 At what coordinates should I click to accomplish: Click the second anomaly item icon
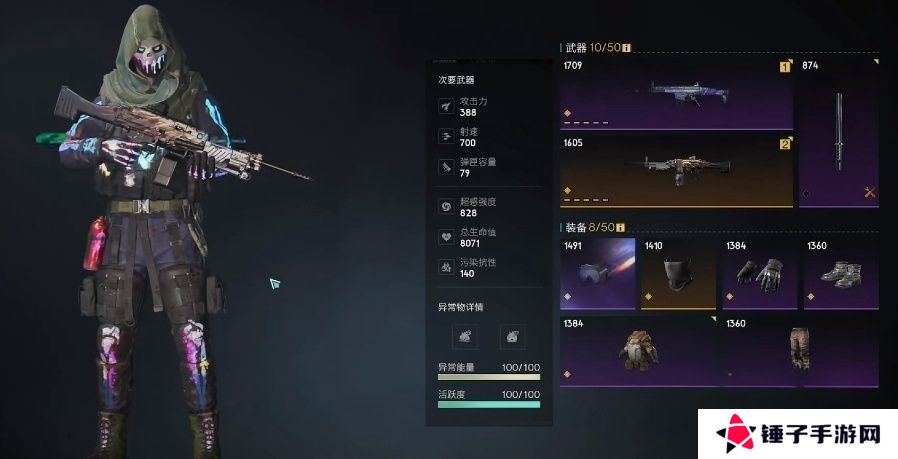(x=512, y=336)
